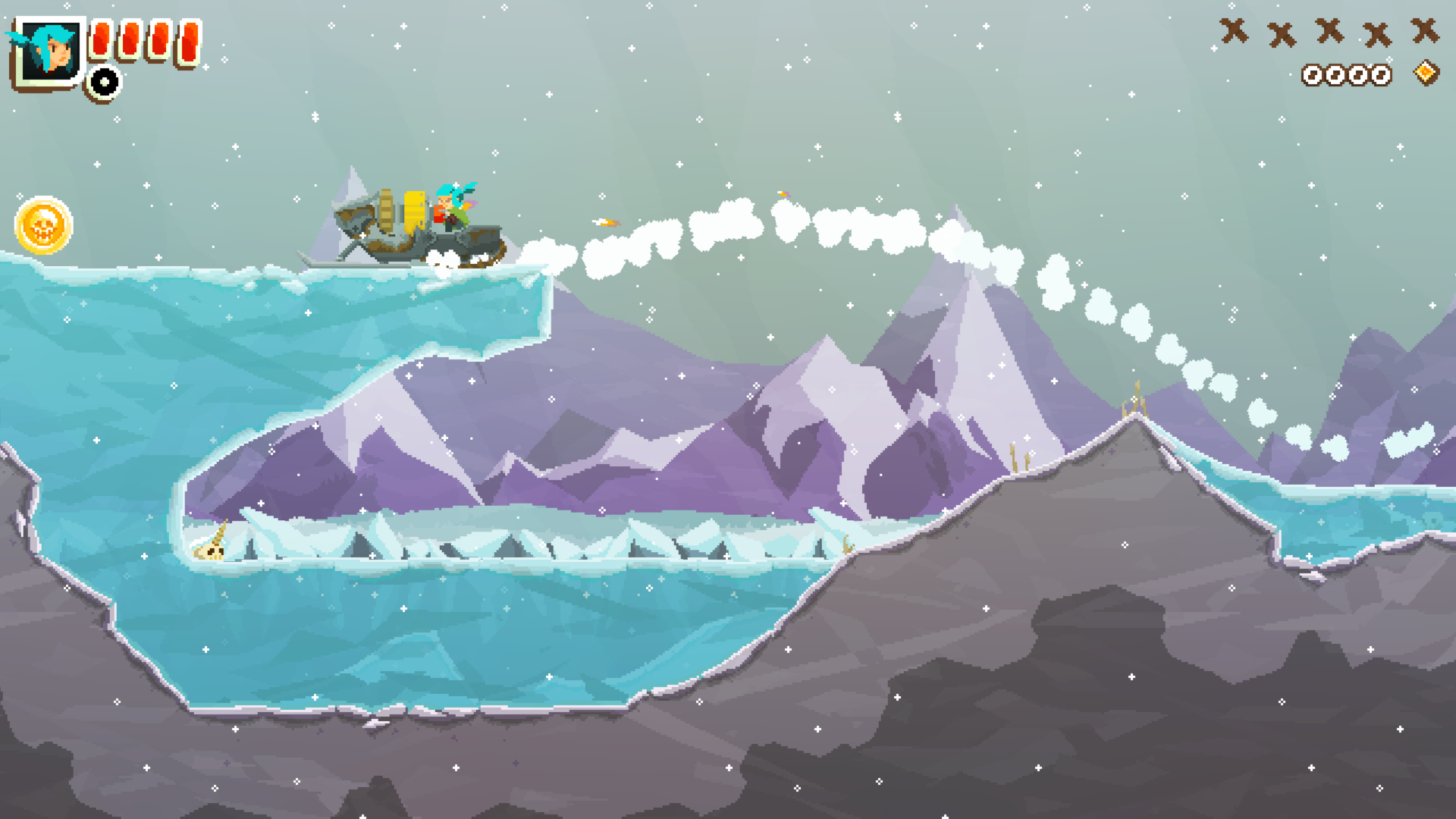This screenshot has height=819, width=1456.
Task: Select the fourth coin counter circle
Action: pos(1382,75)
